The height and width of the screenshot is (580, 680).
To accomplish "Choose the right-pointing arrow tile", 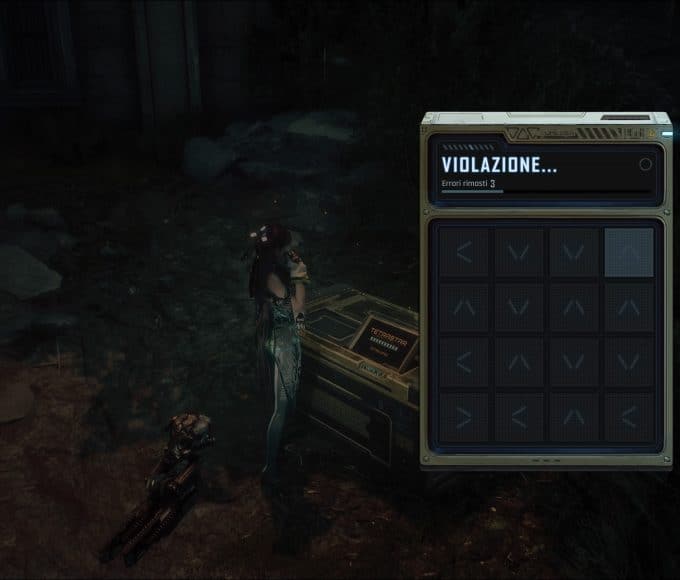I will pyautogui.click(x=464, y=416).
